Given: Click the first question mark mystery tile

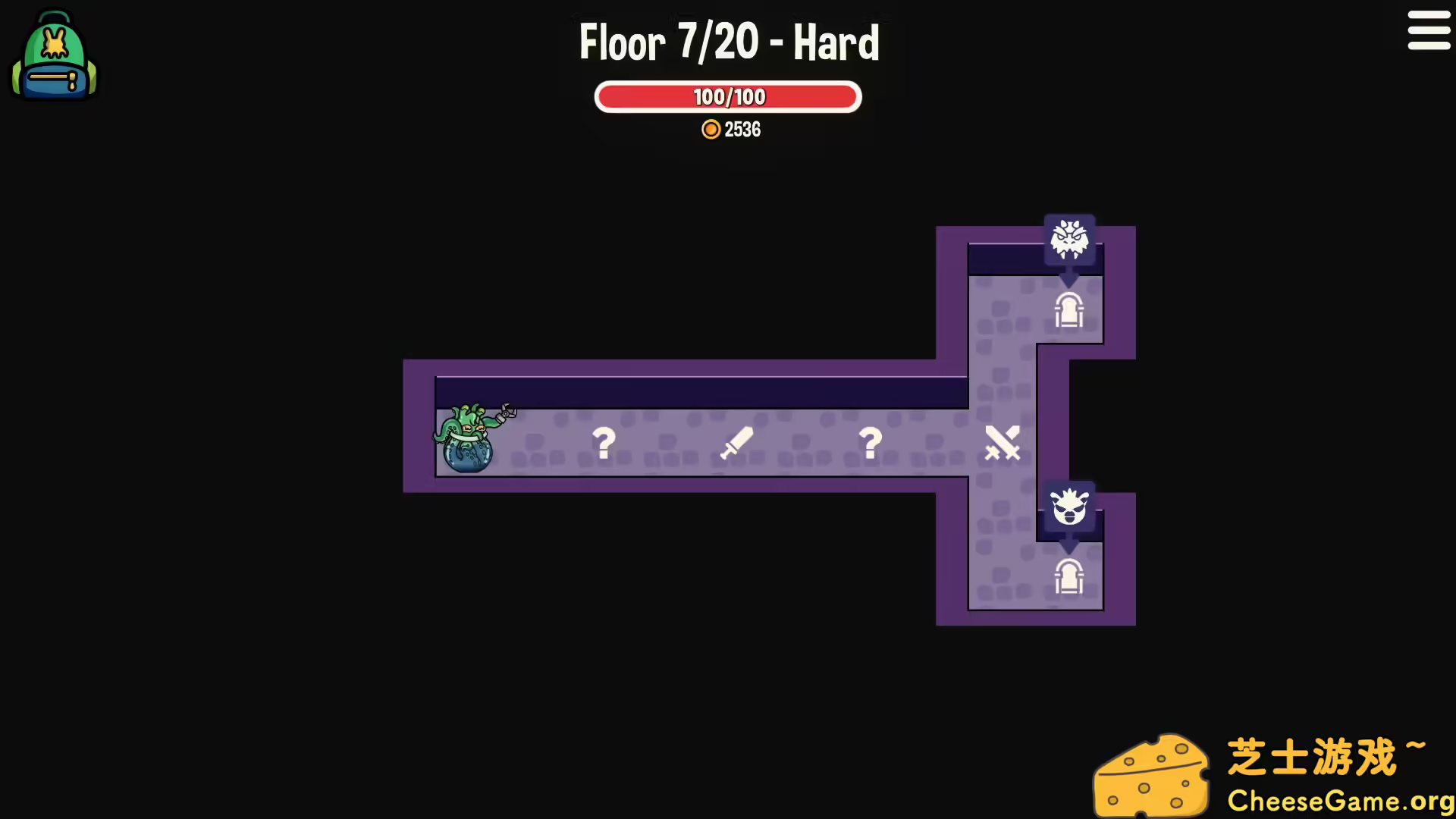Looking at the screenshot, I should [603, 443].
